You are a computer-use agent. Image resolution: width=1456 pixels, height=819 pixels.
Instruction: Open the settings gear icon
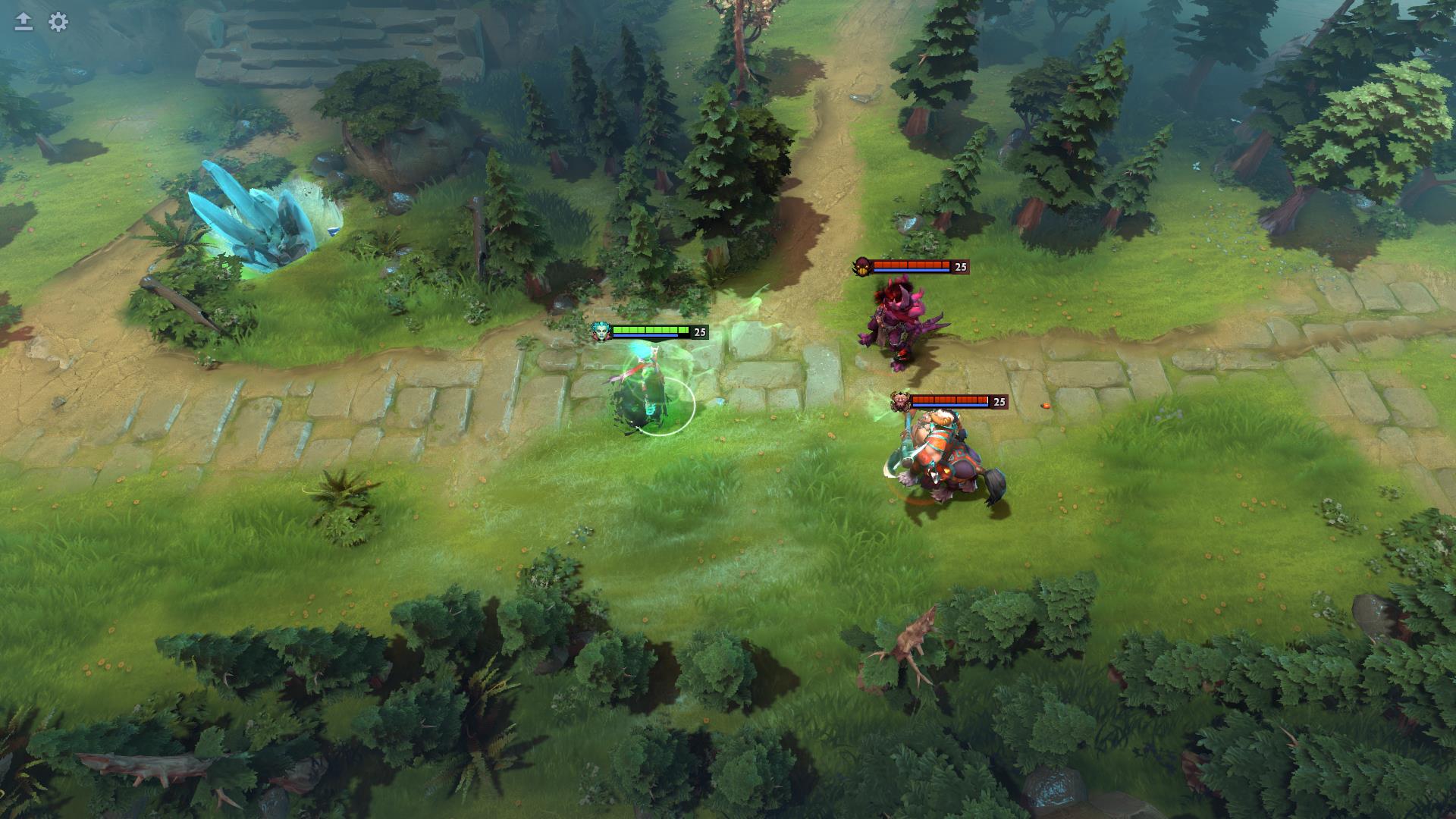[56, 23]
